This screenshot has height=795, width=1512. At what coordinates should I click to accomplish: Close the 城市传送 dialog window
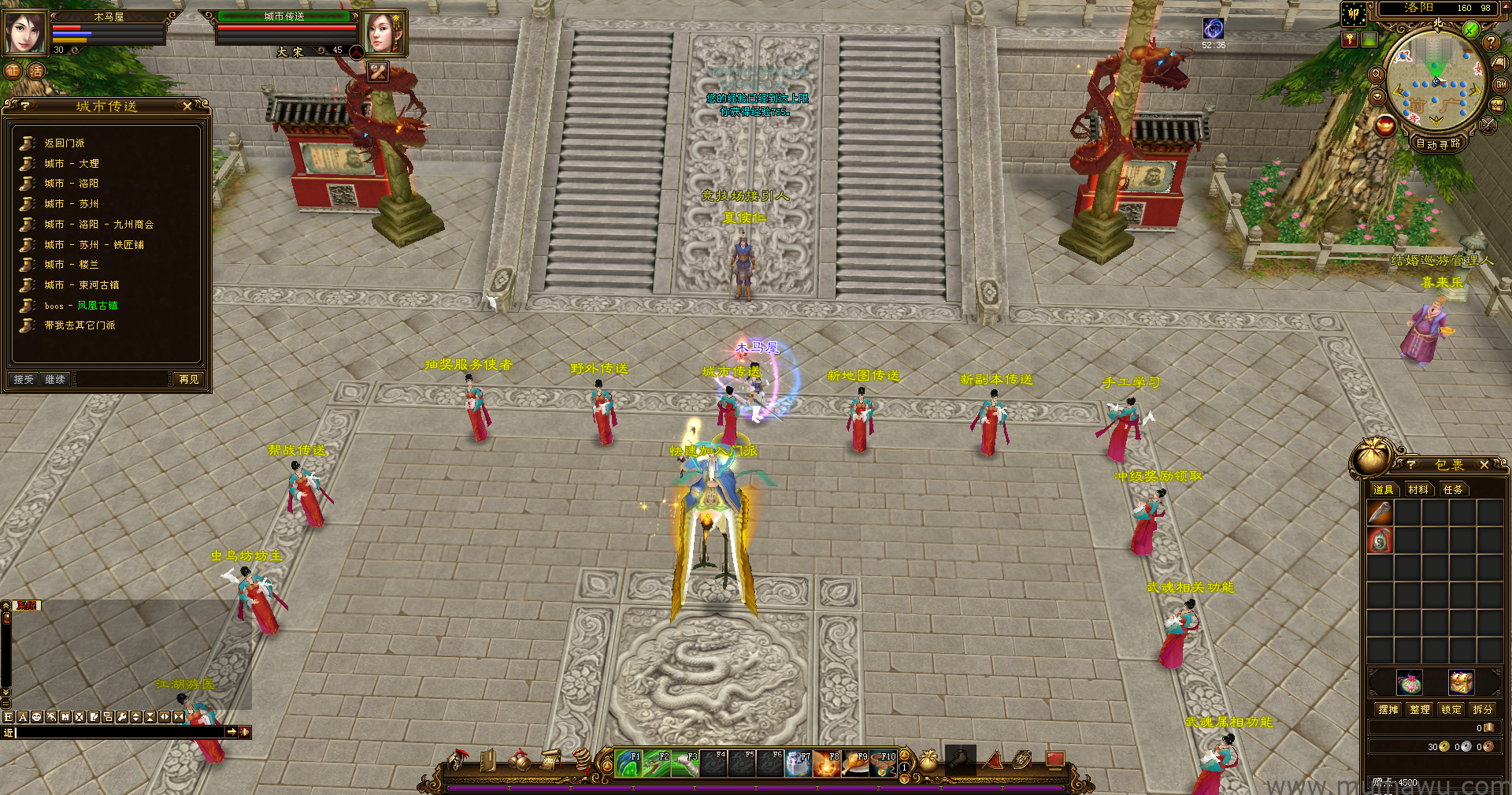click(x=187, y=106)
